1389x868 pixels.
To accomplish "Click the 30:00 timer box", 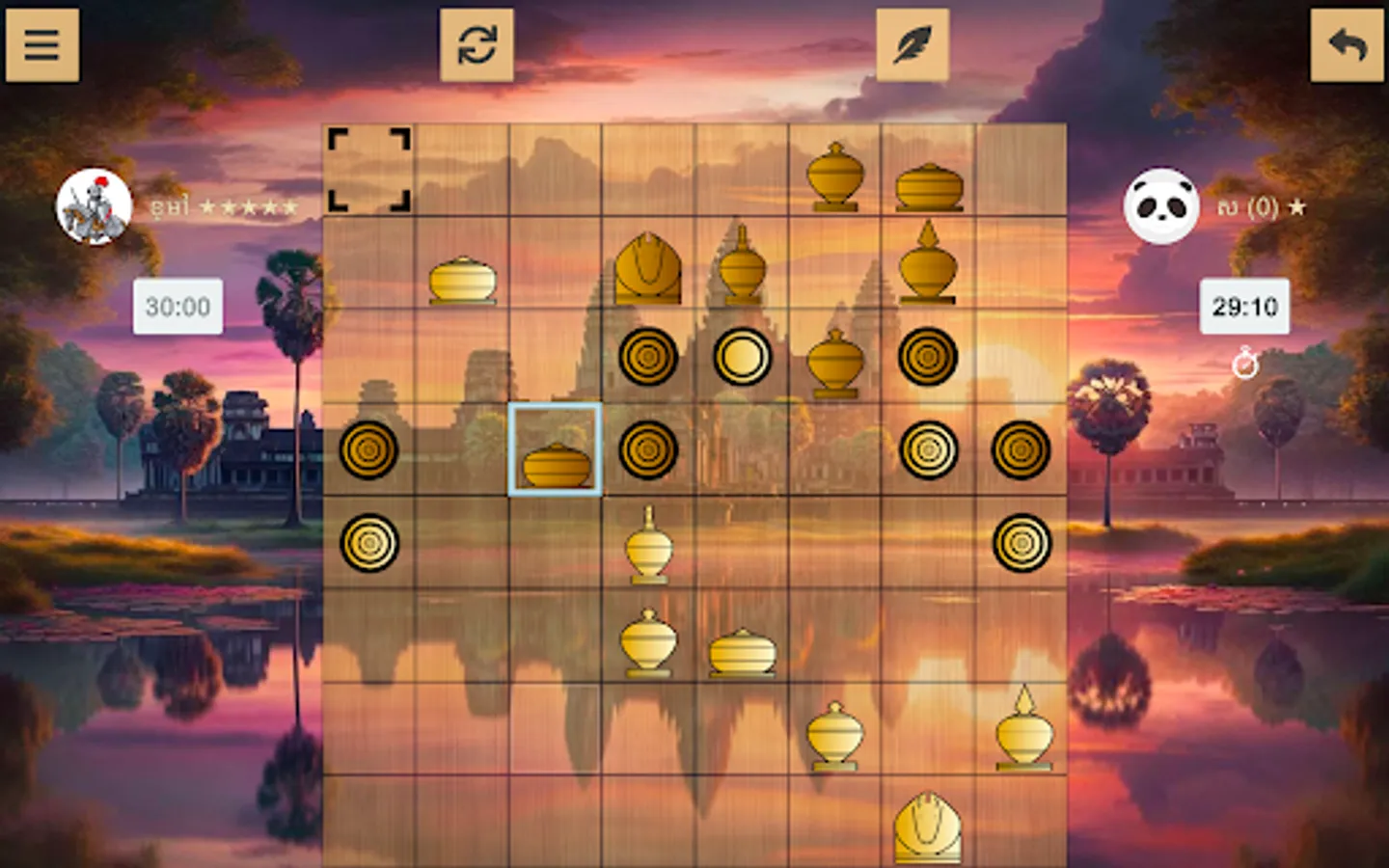I will click(x=177, y=308).
